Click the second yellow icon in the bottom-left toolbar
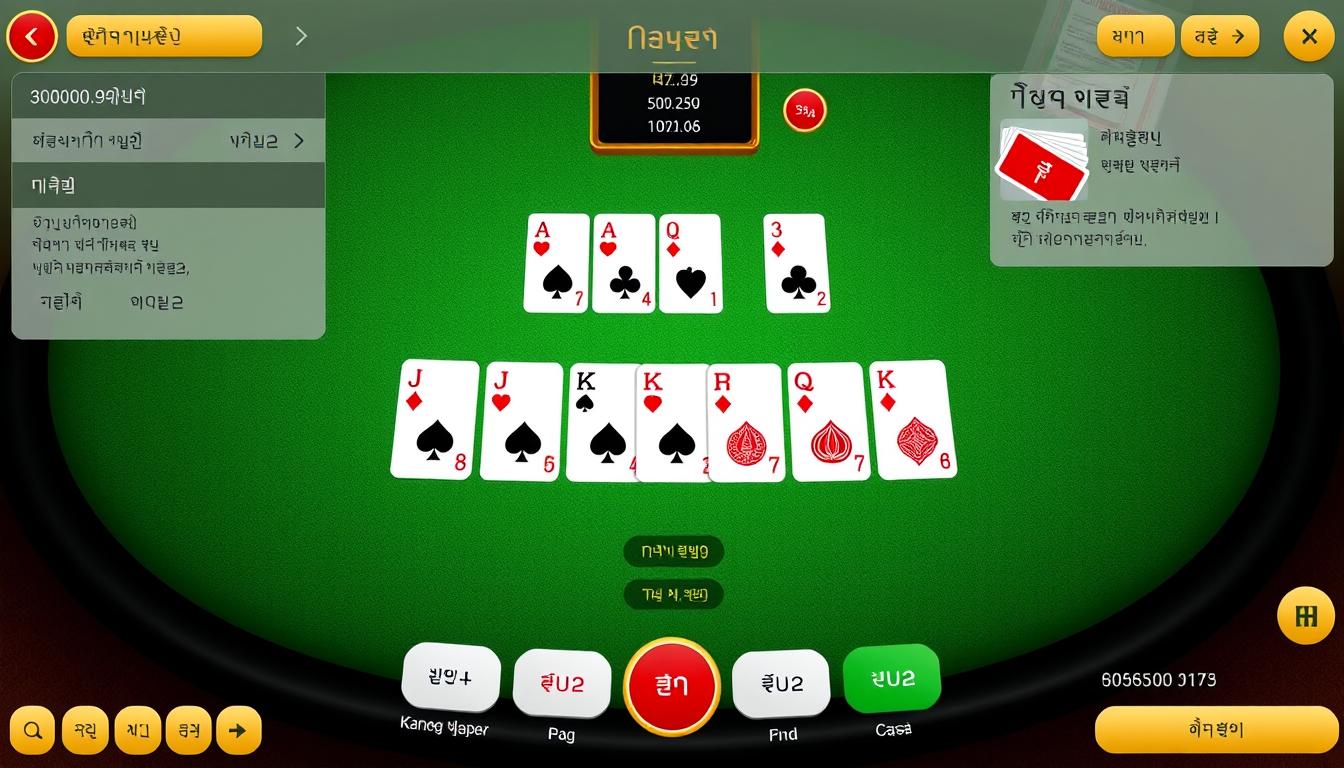This screenshot has width=1344, height=768. 84,730
